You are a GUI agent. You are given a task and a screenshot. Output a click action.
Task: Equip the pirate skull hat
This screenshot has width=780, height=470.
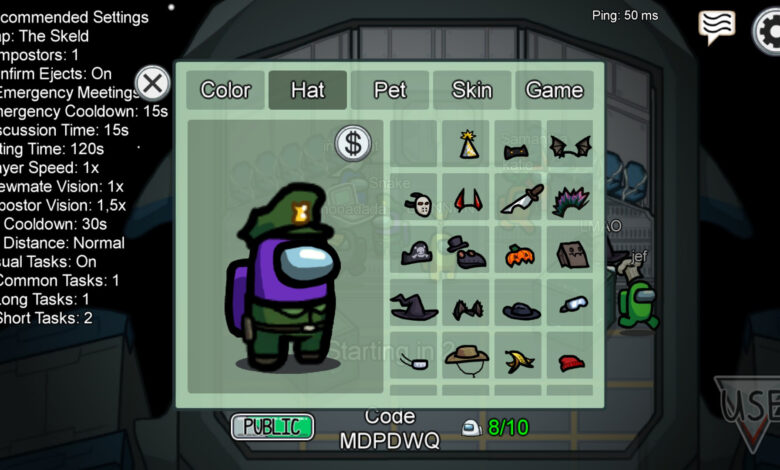point(415,253)
